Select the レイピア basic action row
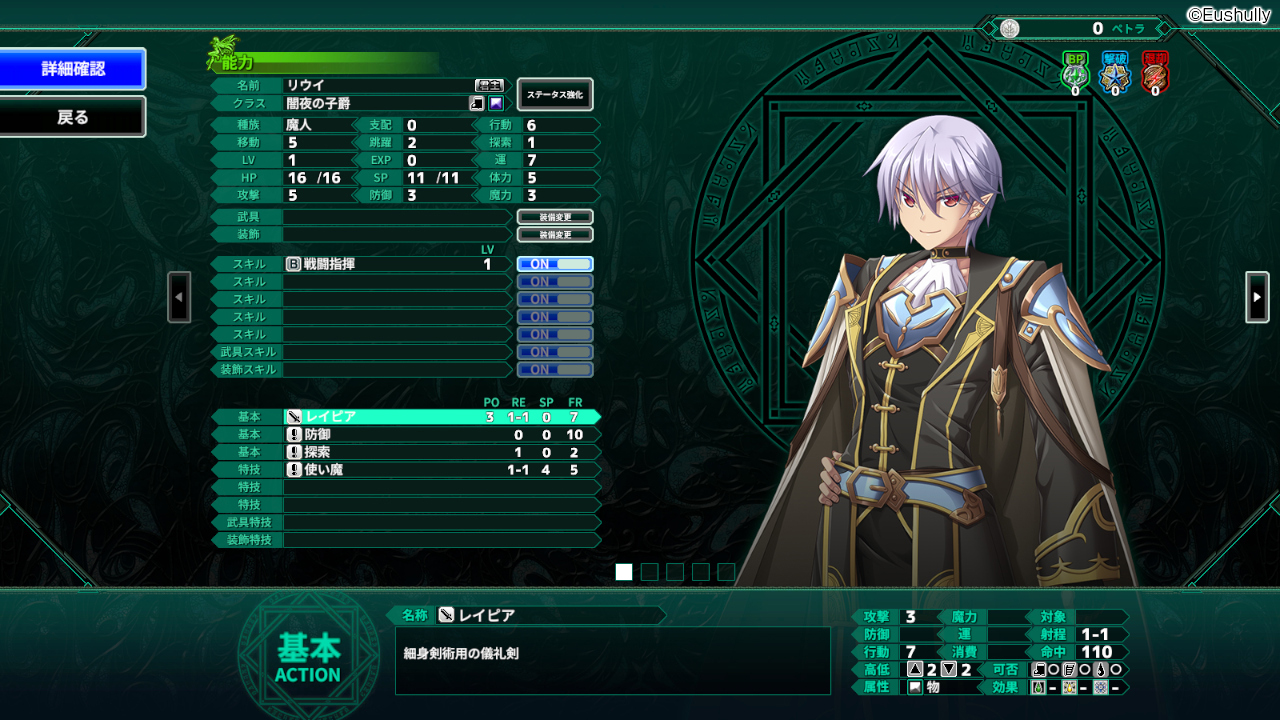 440,417
